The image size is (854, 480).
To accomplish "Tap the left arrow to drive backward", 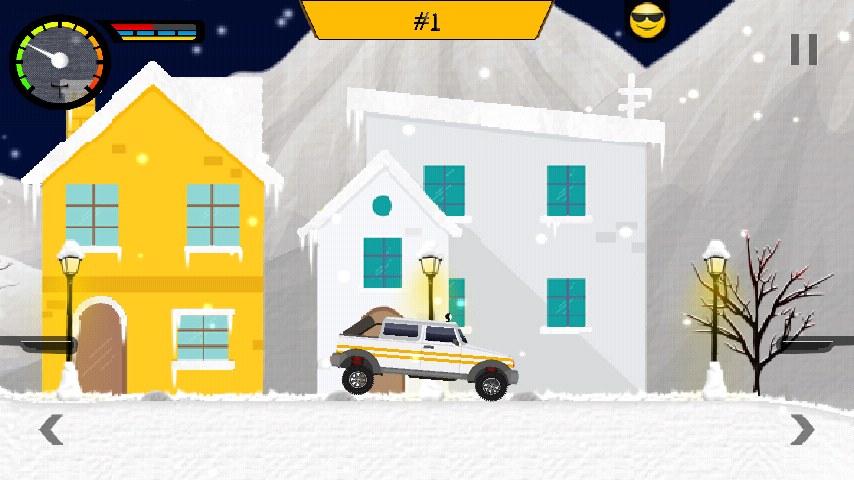I will [x=51, y=430].
